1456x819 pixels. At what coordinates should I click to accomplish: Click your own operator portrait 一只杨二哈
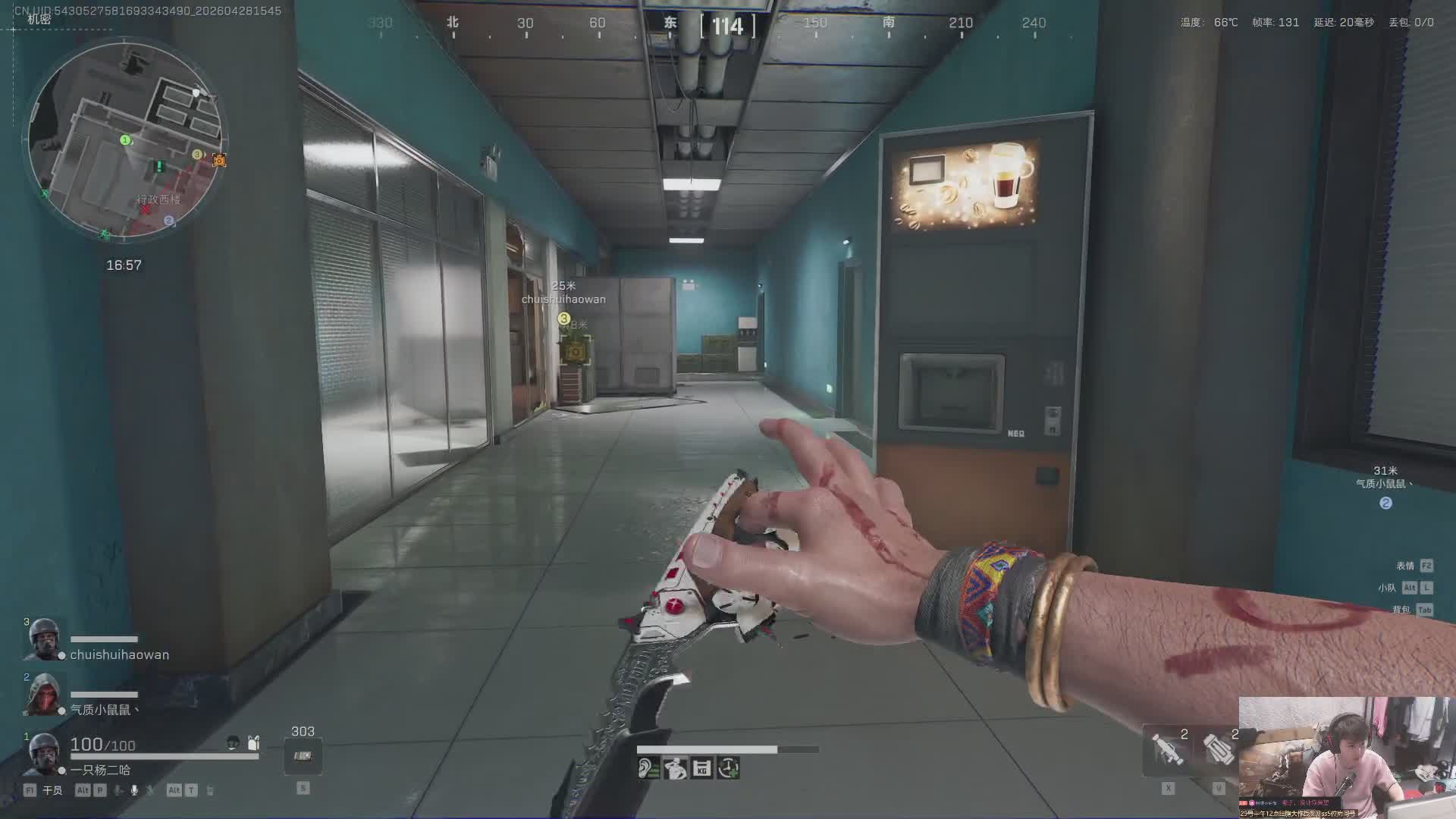(43, 754)
